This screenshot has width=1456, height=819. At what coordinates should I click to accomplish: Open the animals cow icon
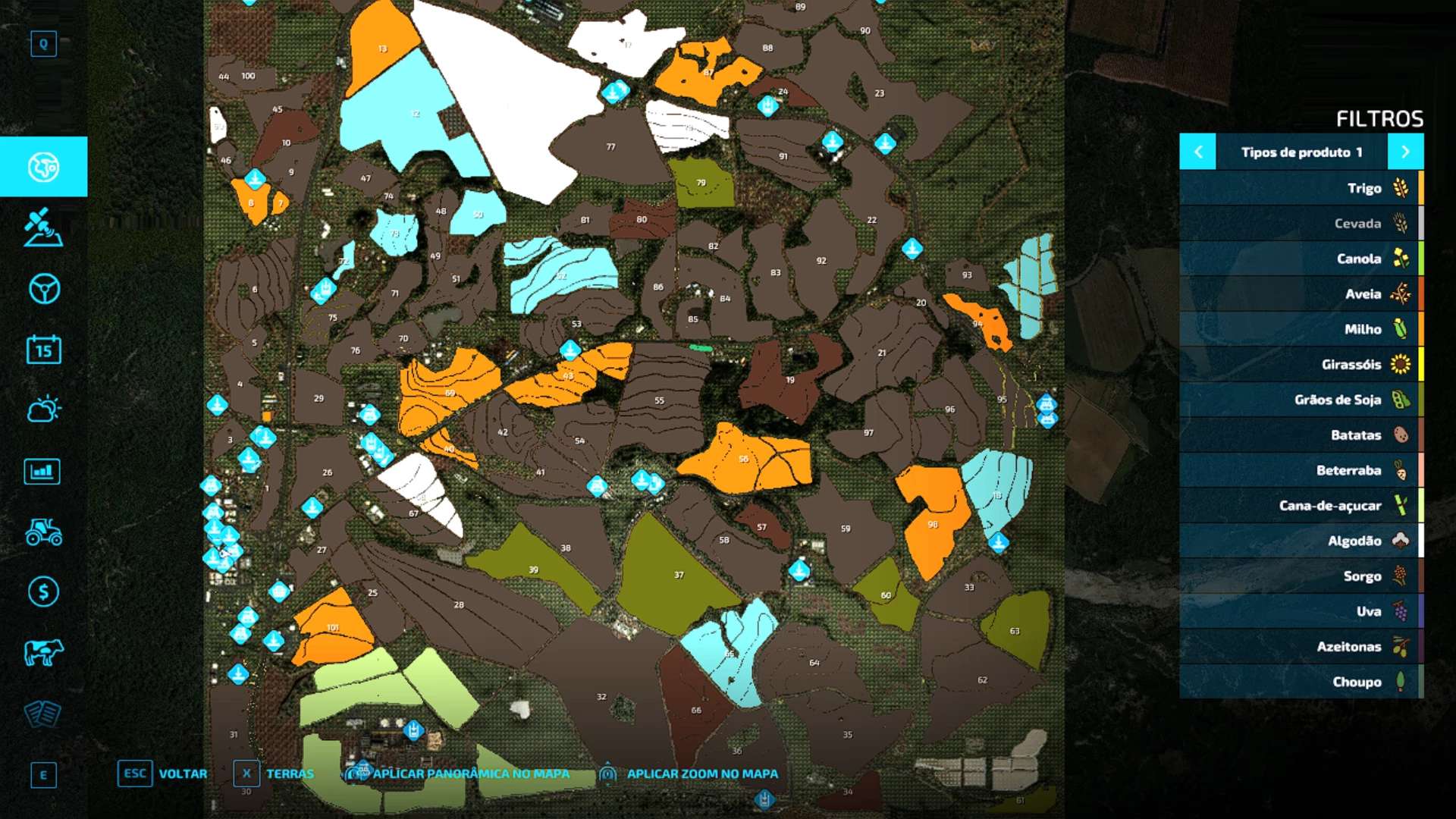point(44,652)
